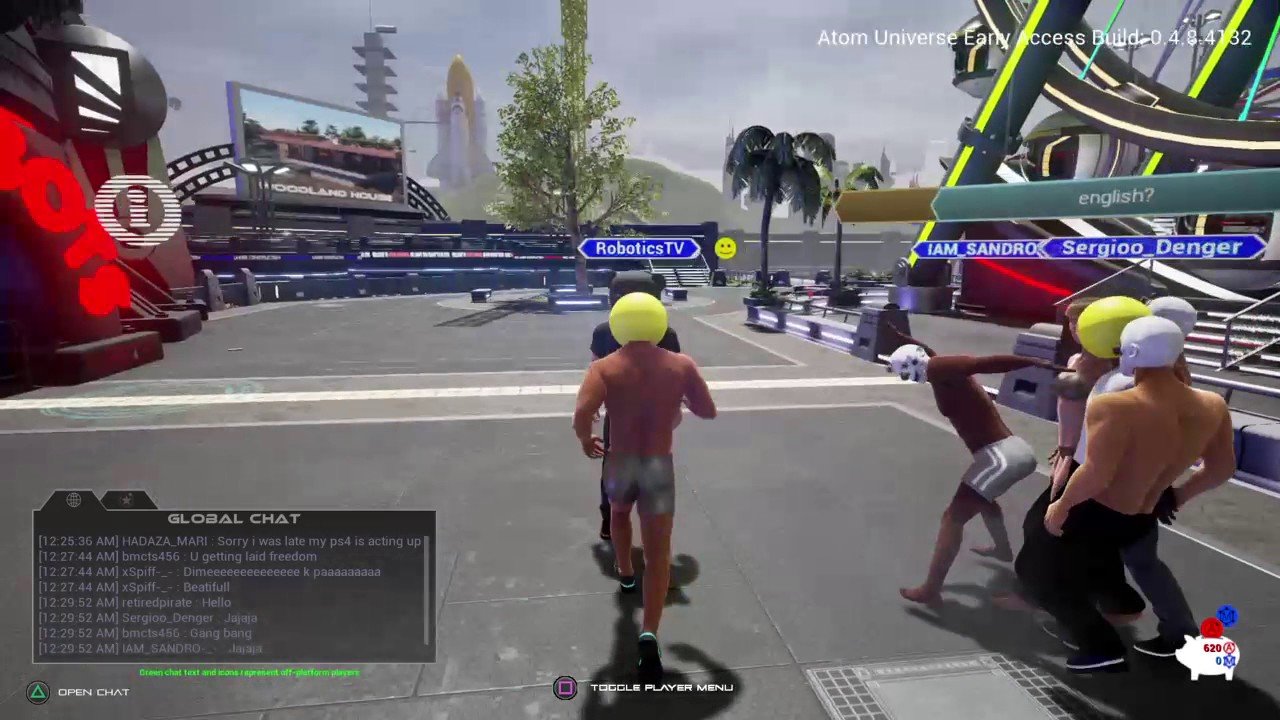This screenshot has height=720, width=1280.
Task: Select the Sergioo_Denger player name tag
Action: tap(1151, 247)
